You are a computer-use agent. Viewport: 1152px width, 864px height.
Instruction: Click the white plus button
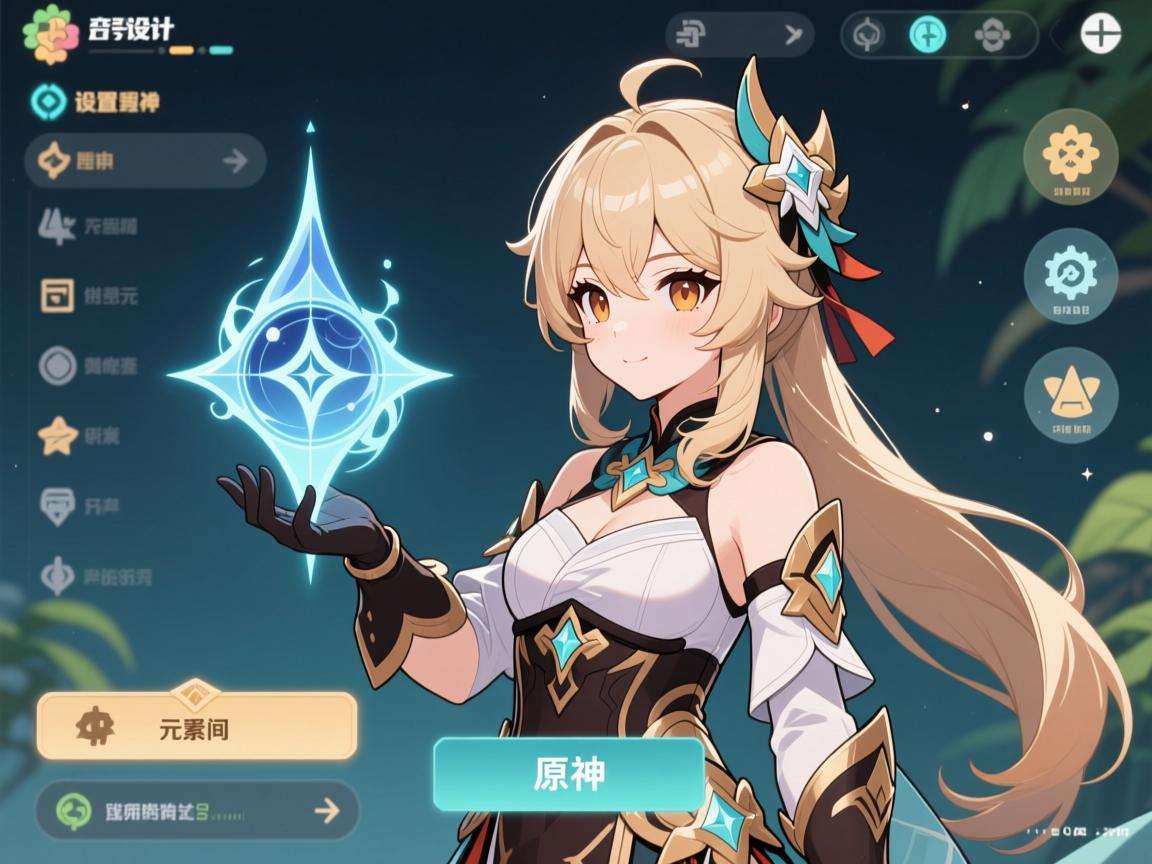click(x=1100, y=34)
